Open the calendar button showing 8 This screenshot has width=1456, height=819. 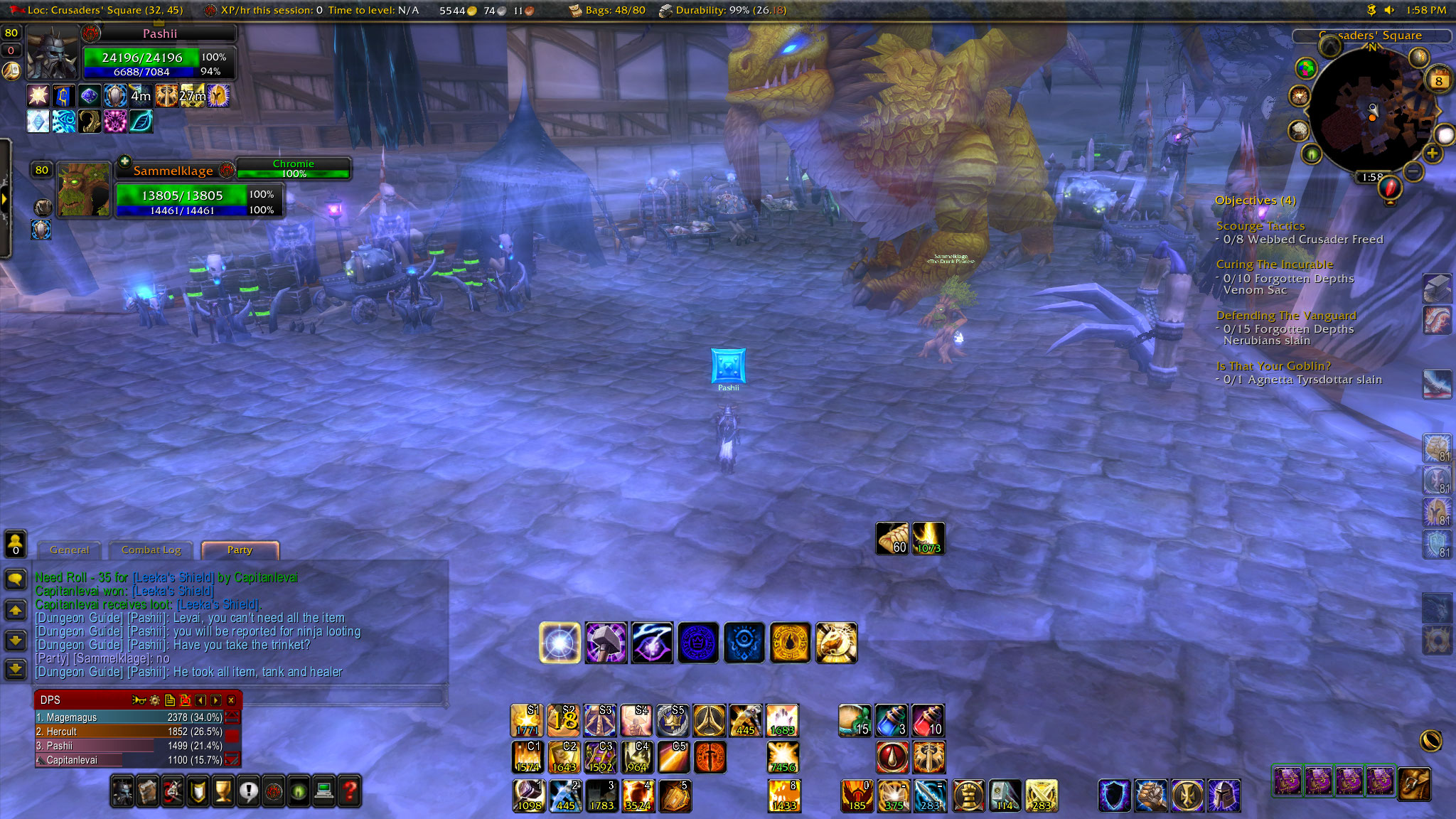pos(1438,80)
